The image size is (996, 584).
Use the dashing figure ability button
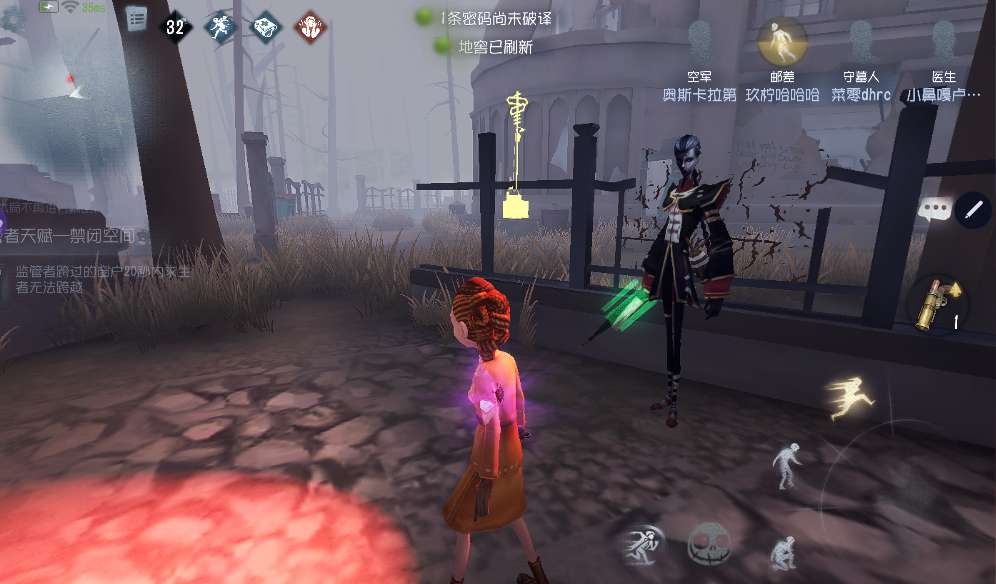642,544
